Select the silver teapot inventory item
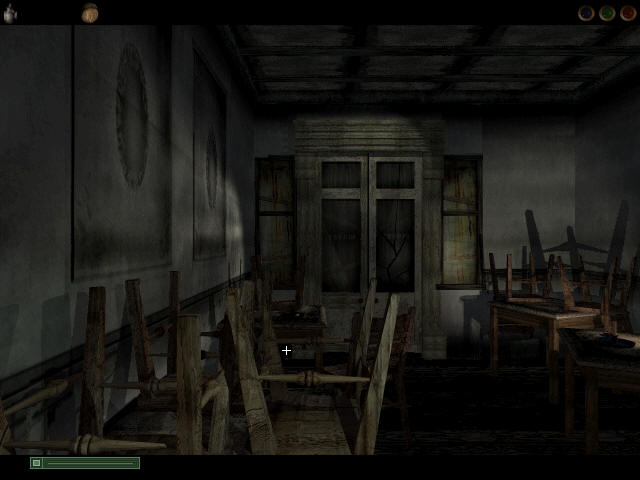 tap(10, 14)
